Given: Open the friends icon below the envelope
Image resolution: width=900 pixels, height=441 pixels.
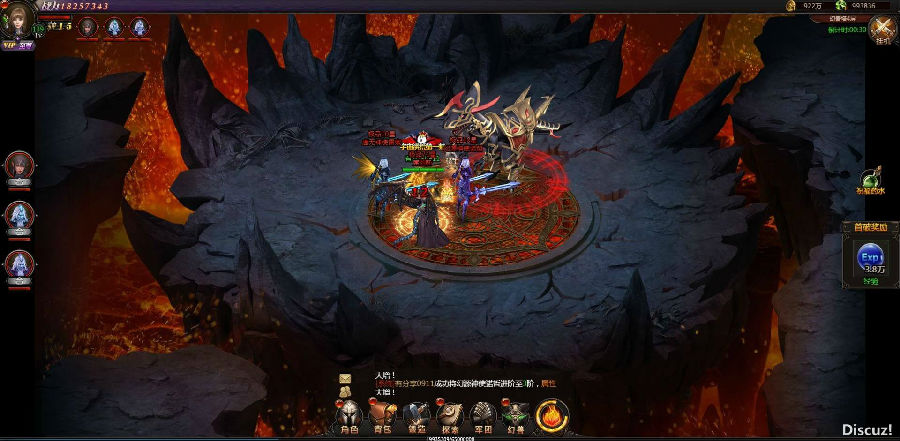Looking at the screenshot, I should 345,391.
